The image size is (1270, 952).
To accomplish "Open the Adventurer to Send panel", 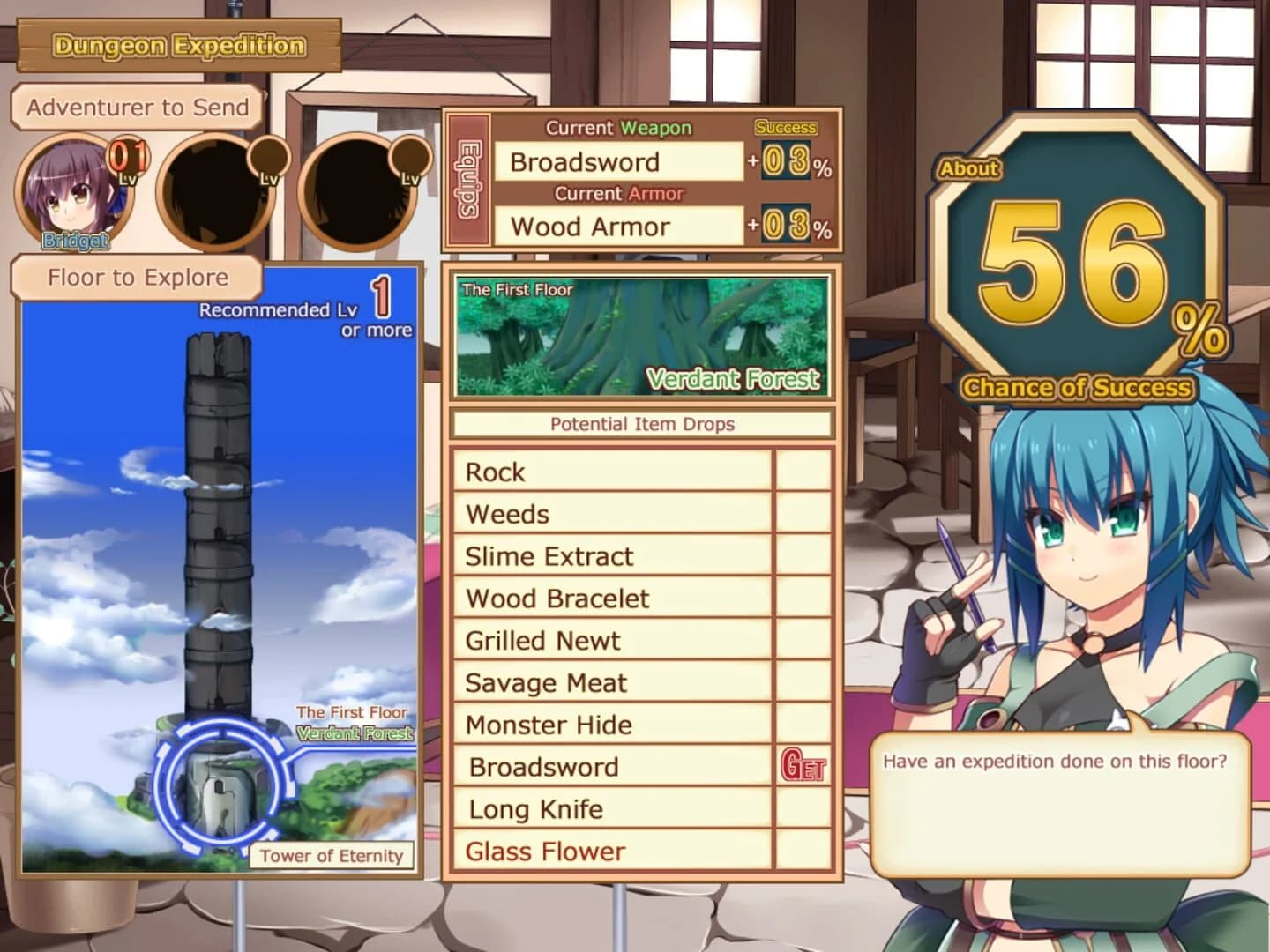I will (137, 108).
